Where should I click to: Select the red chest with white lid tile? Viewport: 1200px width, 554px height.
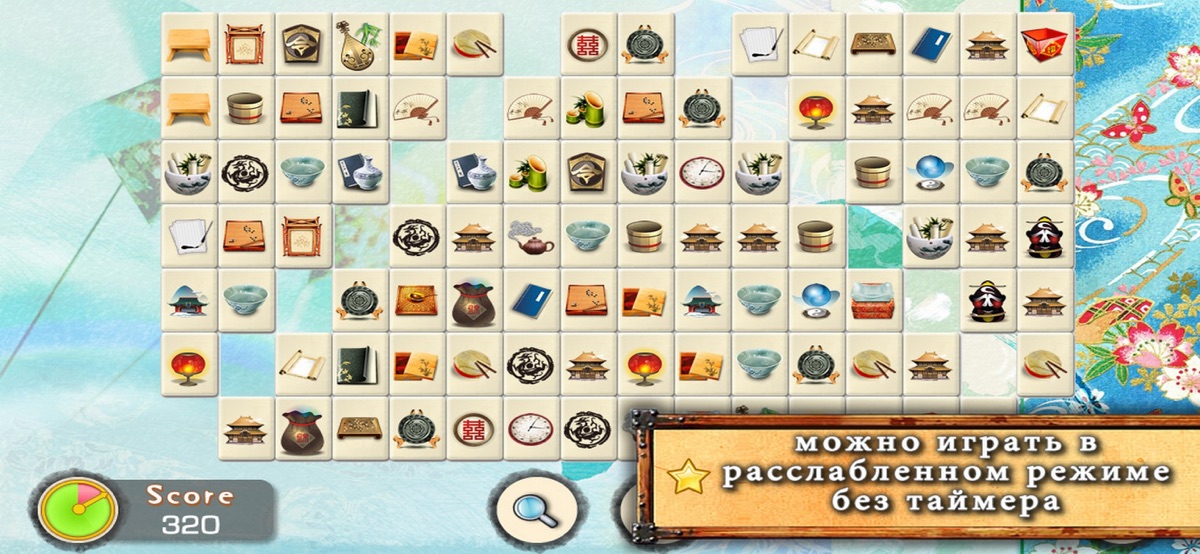pyautogui.click(x=873, y=300)
